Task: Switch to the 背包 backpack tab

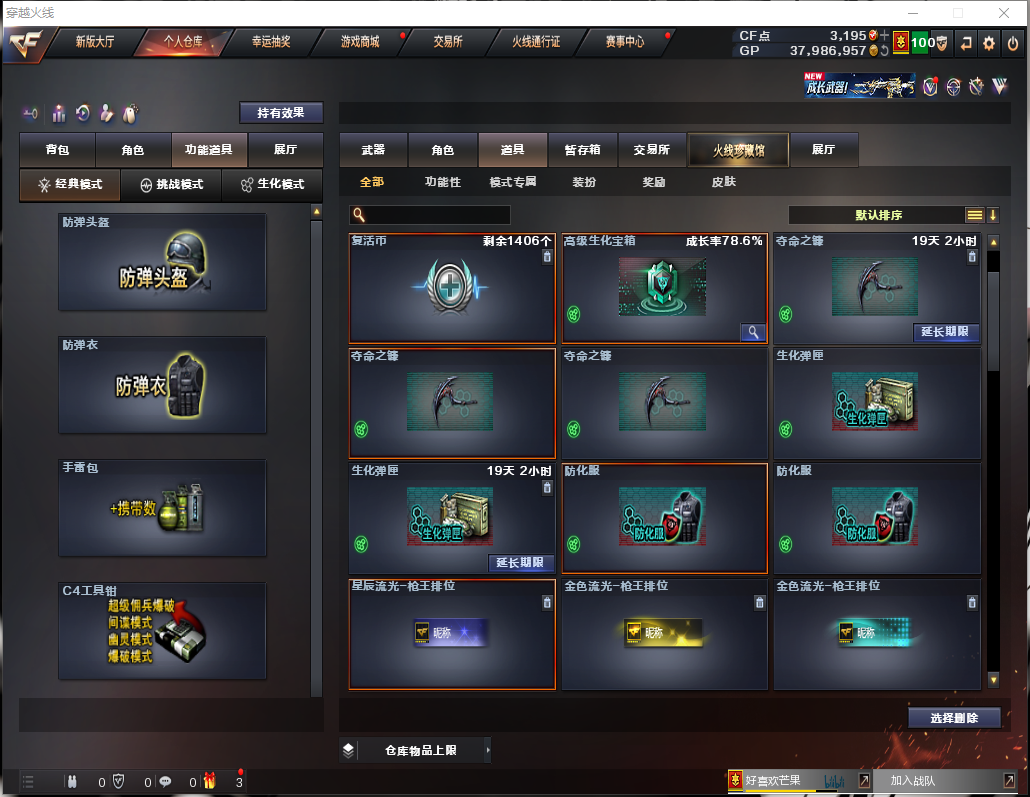Action: 58,150
